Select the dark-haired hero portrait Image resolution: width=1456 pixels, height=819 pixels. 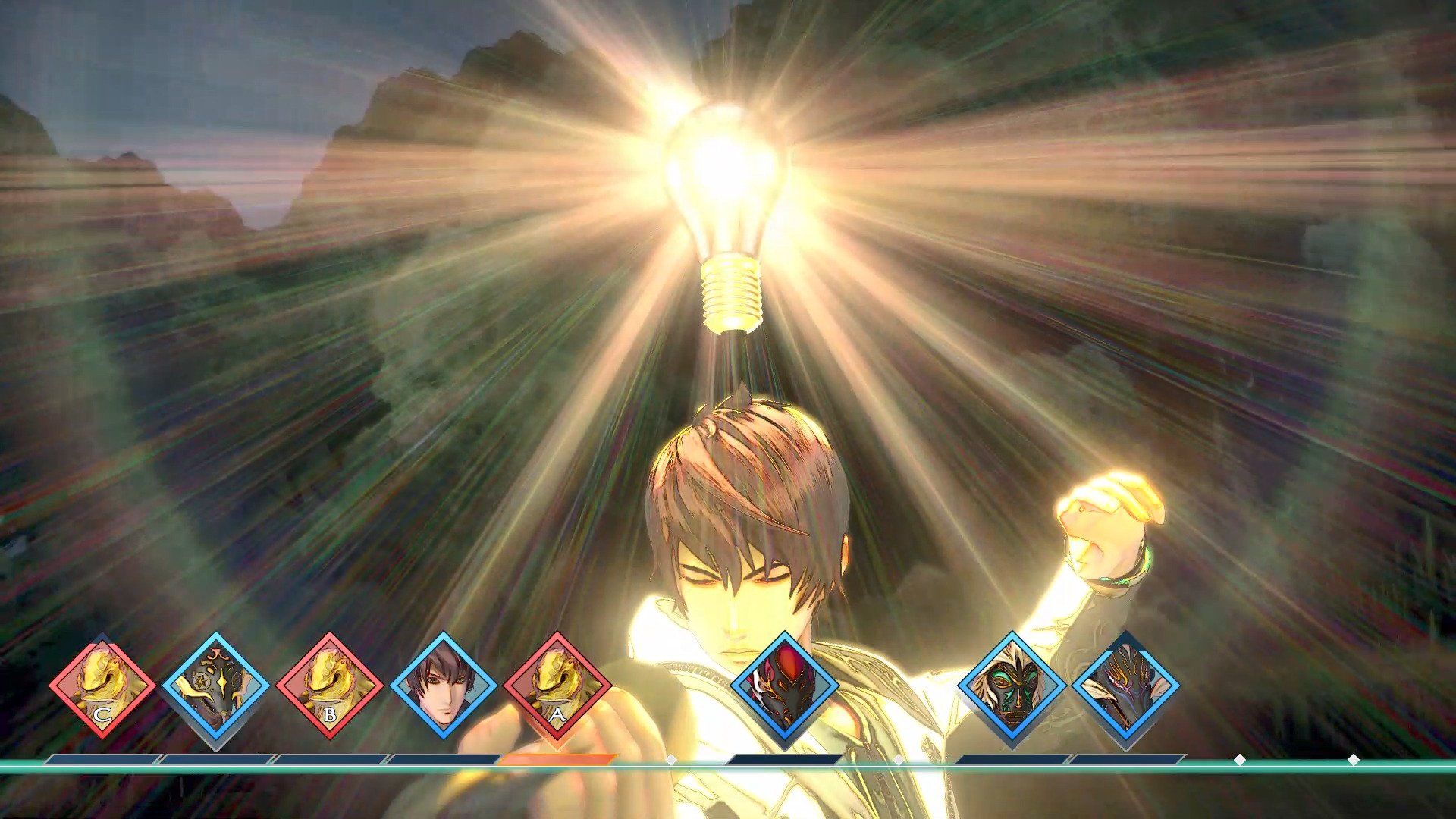[444, 686]
